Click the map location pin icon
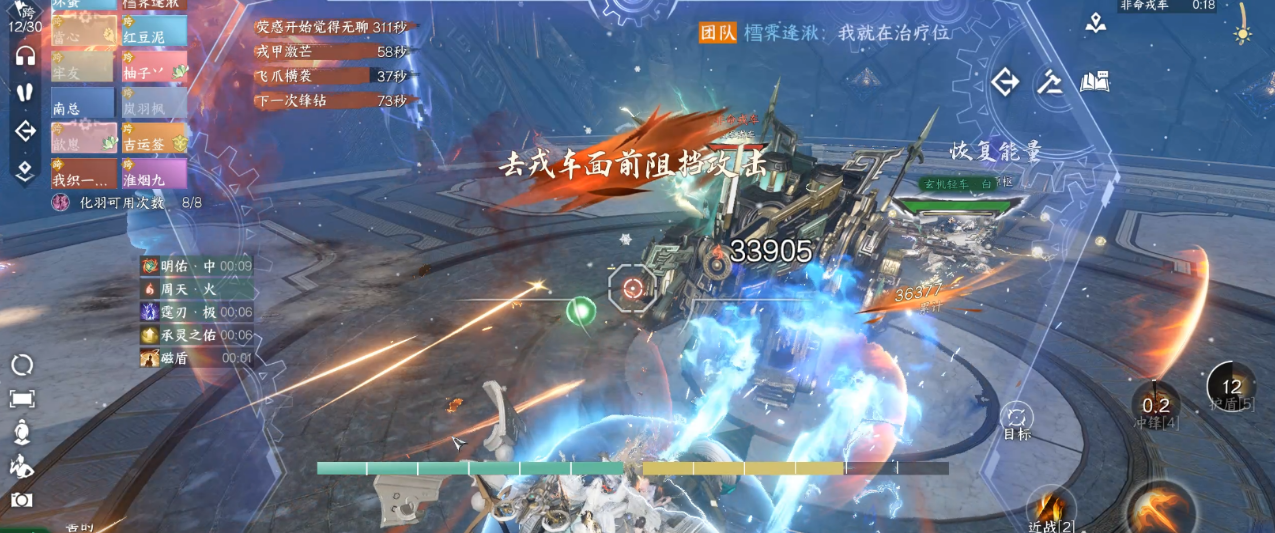Viewport: 1275px width, 533px height. pyautogui.click(x=1096, y=23)
